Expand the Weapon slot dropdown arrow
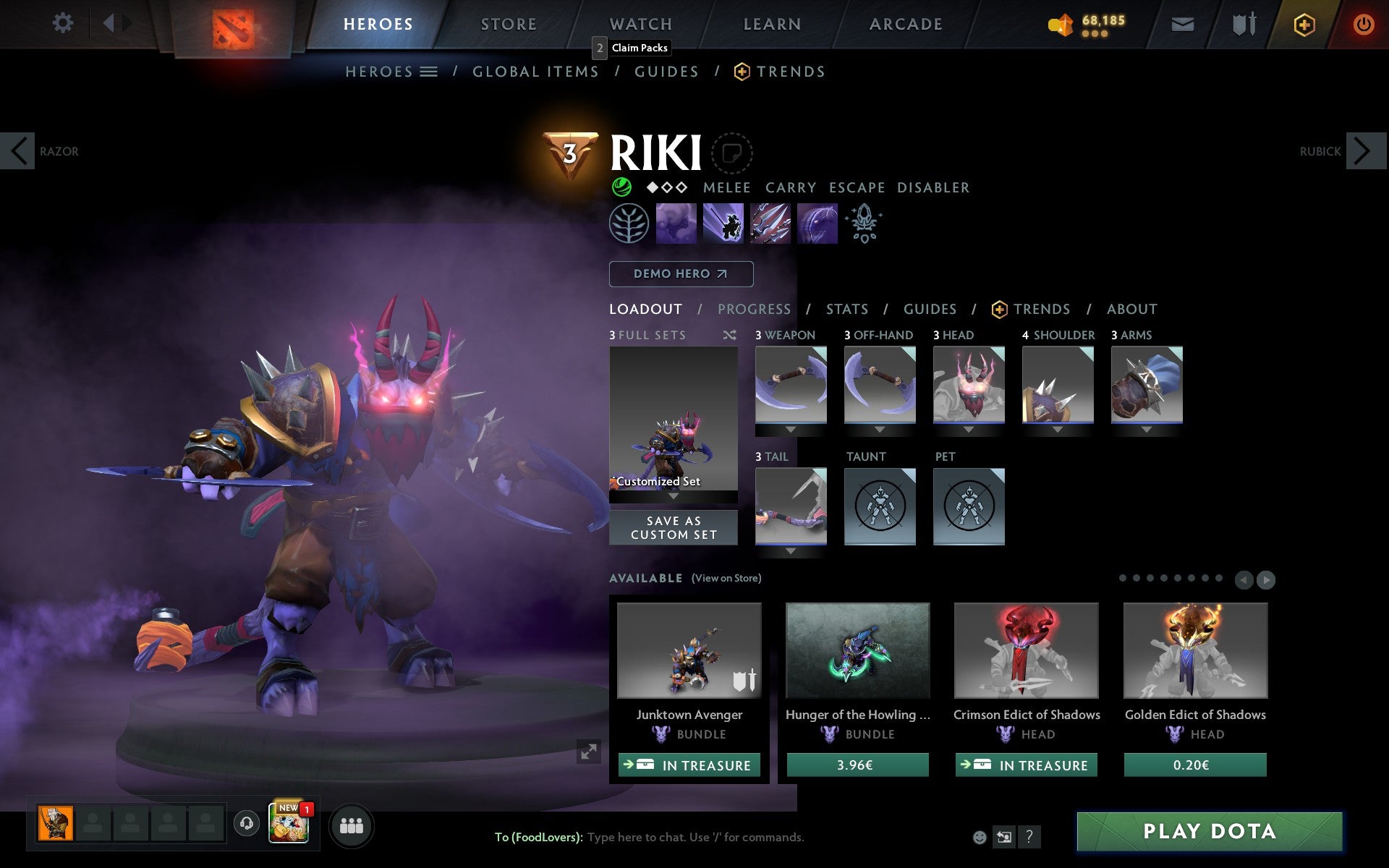1389x868 pixels. (790, 428)
